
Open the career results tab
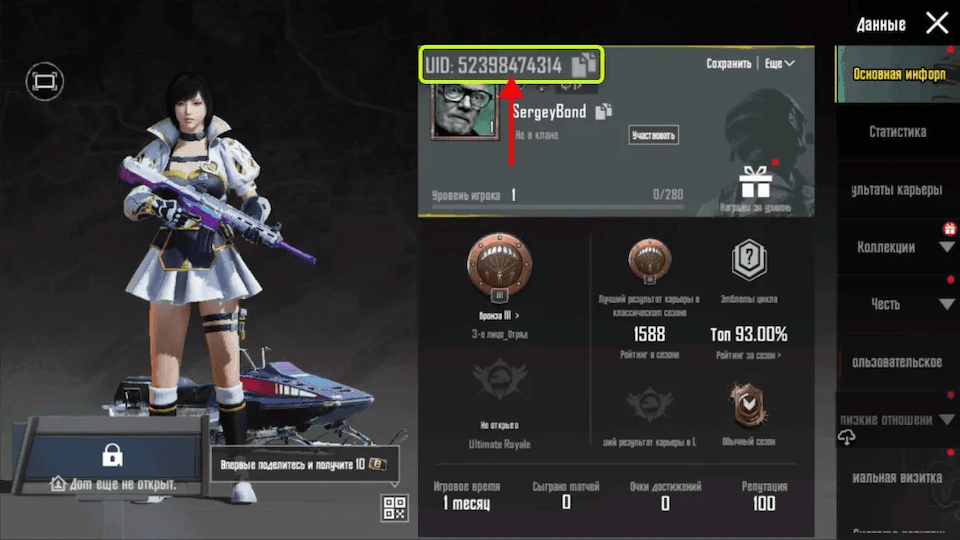(897, 190)
